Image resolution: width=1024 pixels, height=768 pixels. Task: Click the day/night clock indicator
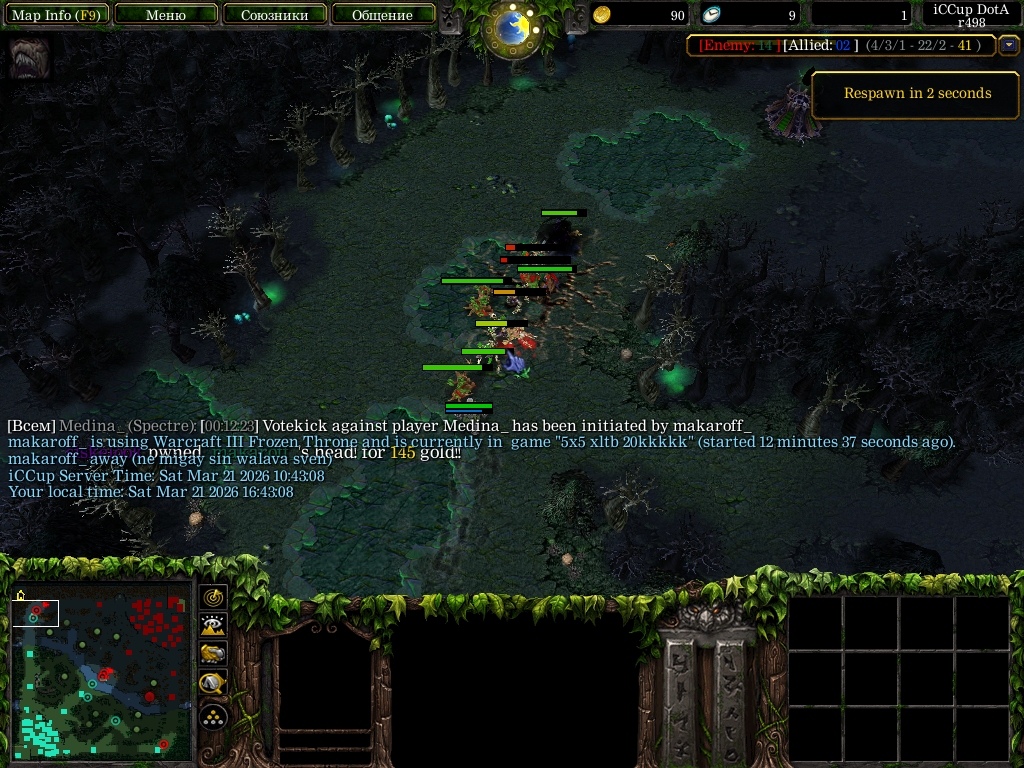coord(512,28)
